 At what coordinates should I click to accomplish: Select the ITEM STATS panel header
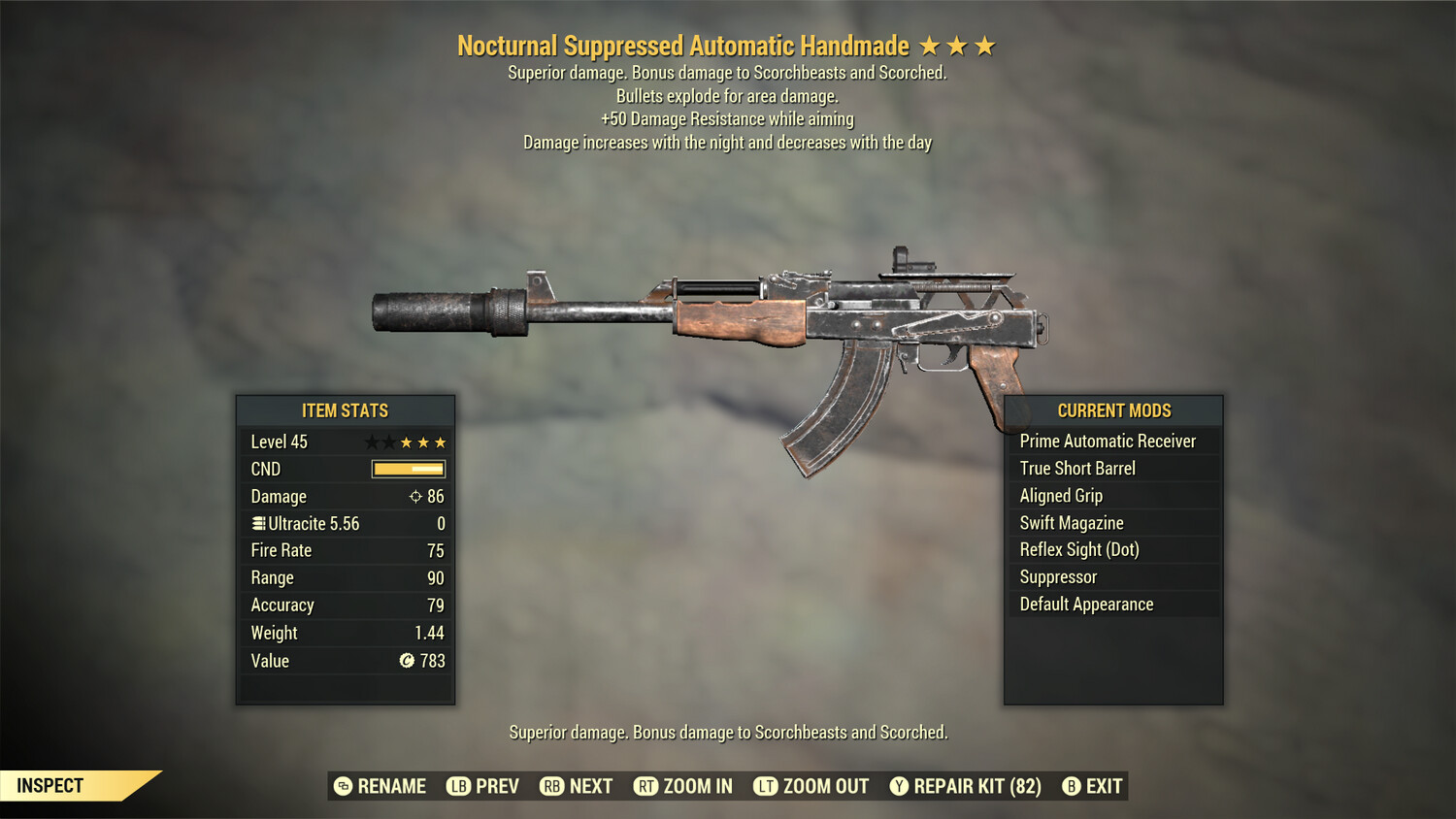[x=345, y=410]
